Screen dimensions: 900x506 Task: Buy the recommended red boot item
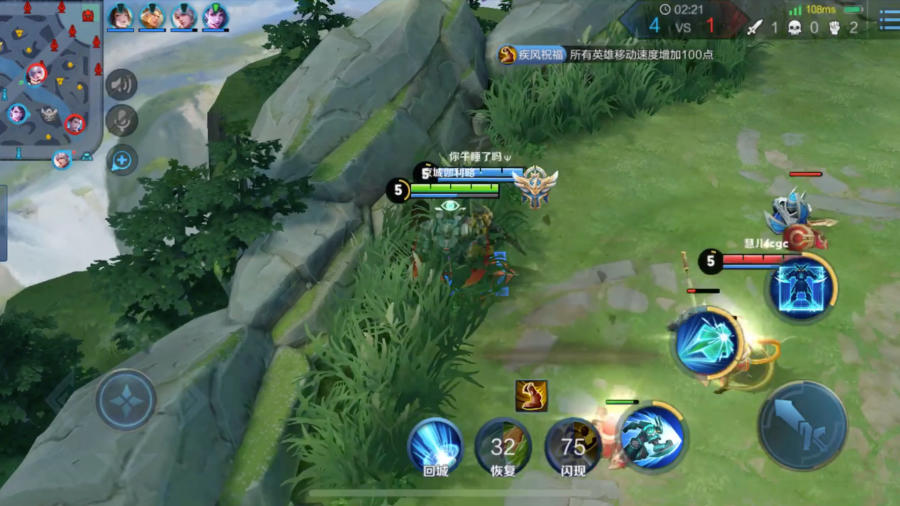531,396
